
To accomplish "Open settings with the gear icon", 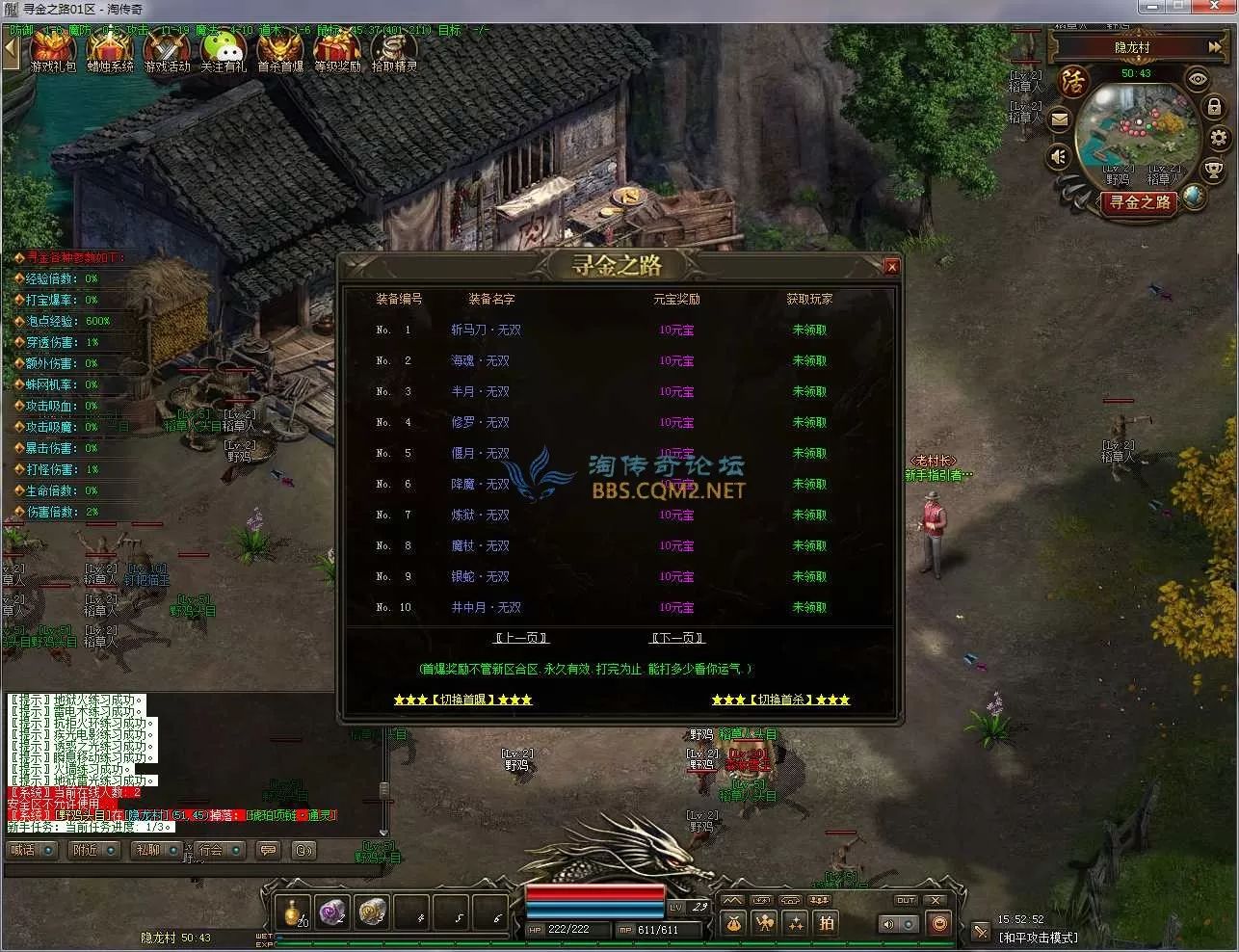I will 1219,138.
